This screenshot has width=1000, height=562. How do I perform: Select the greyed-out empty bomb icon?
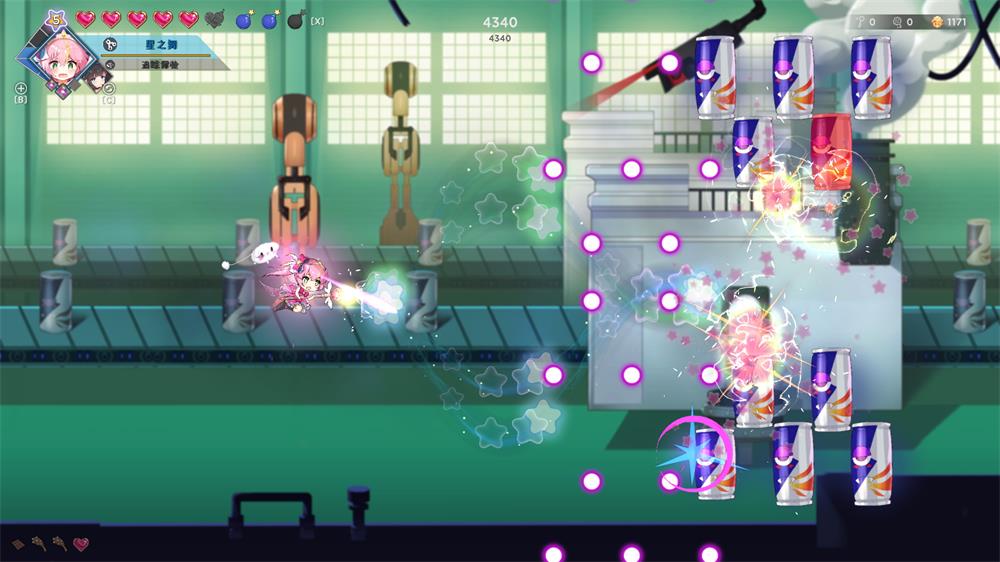[x=296, y=19]
